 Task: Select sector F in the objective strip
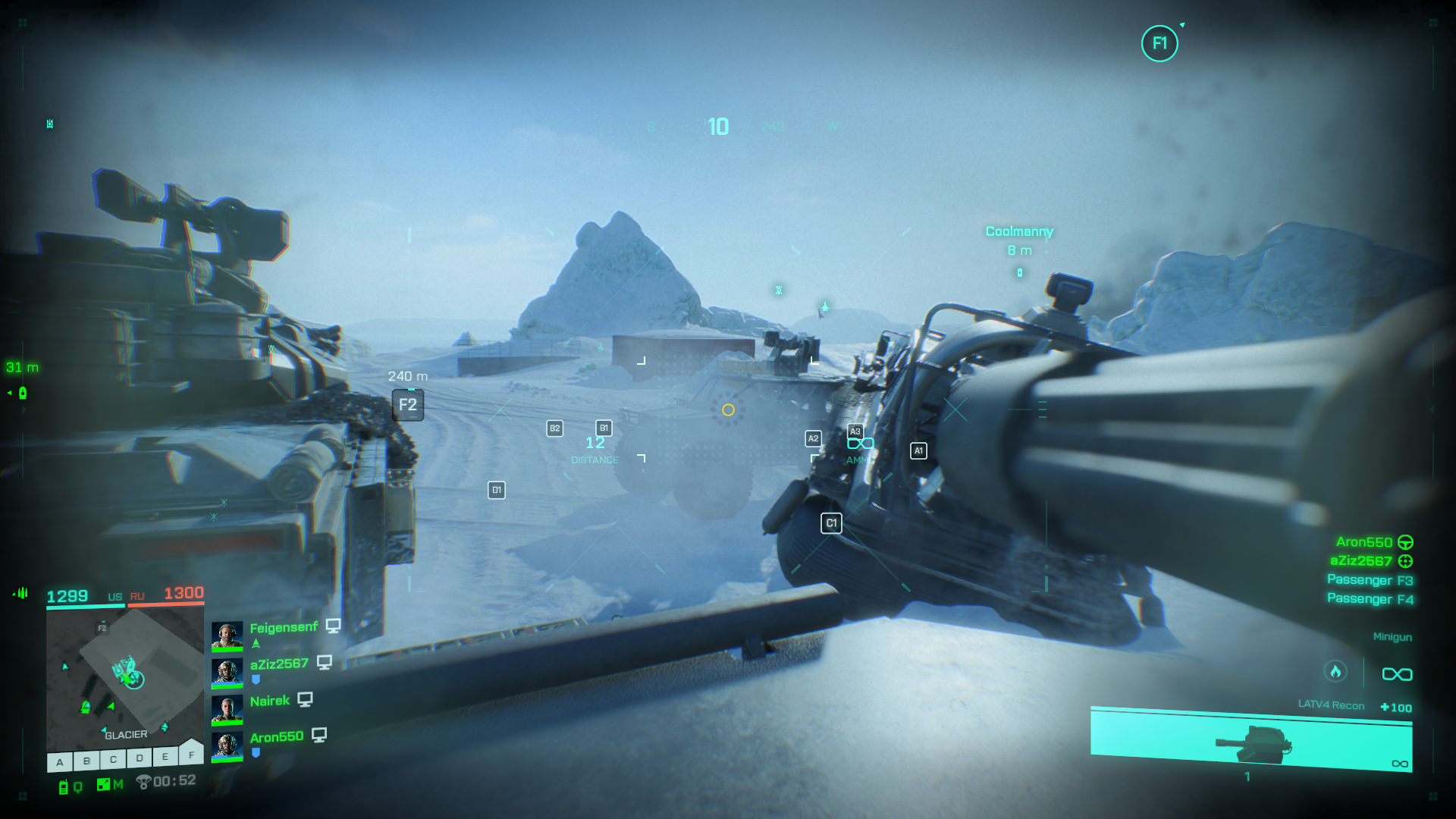tap(191, 755)
